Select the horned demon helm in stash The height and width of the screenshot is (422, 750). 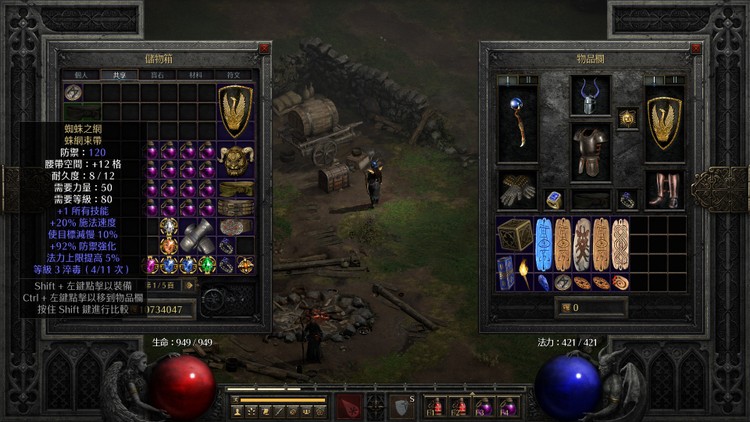coord(236,160)
